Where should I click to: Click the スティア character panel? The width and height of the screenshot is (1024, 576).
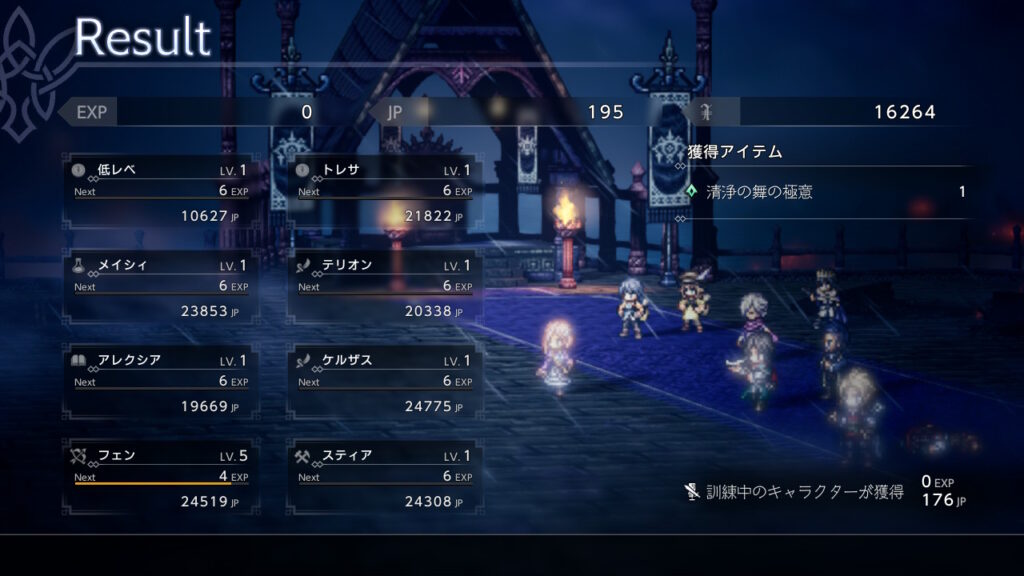[385, 476]
